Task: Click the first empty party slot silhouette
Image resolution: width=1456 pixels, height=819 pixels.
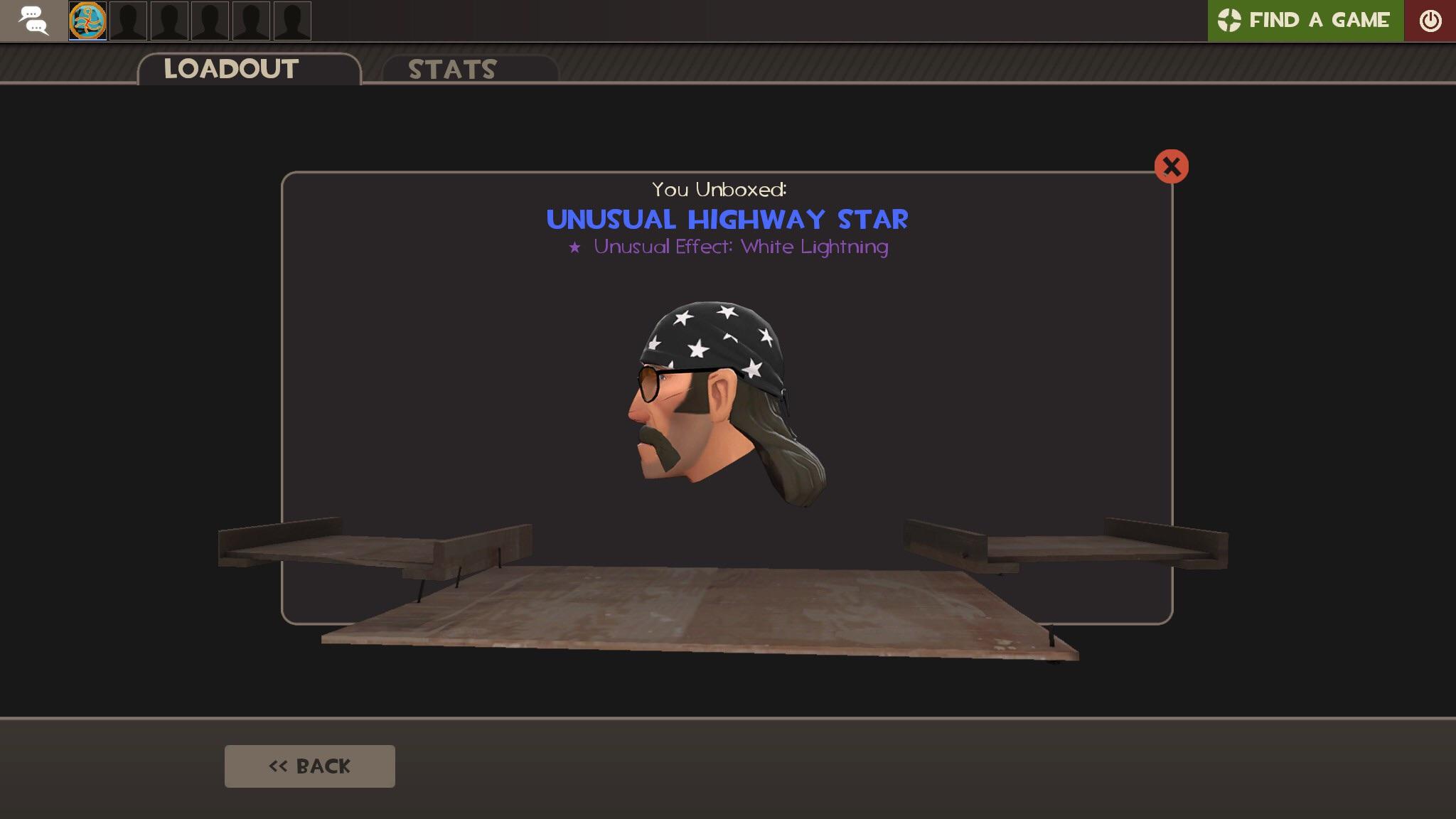Action: click(x=128, y=21)
